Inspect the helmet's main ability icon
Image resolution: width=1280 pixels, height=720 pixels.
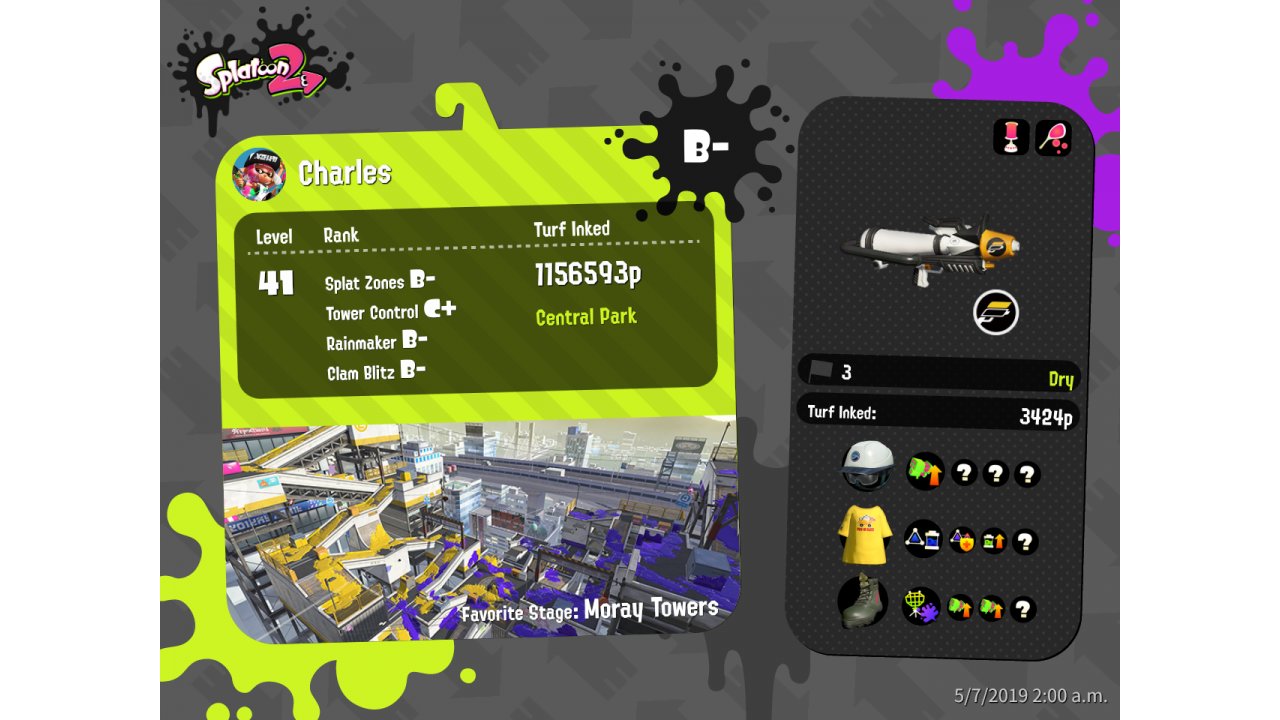pyautogui.click(x=925, y=471)
